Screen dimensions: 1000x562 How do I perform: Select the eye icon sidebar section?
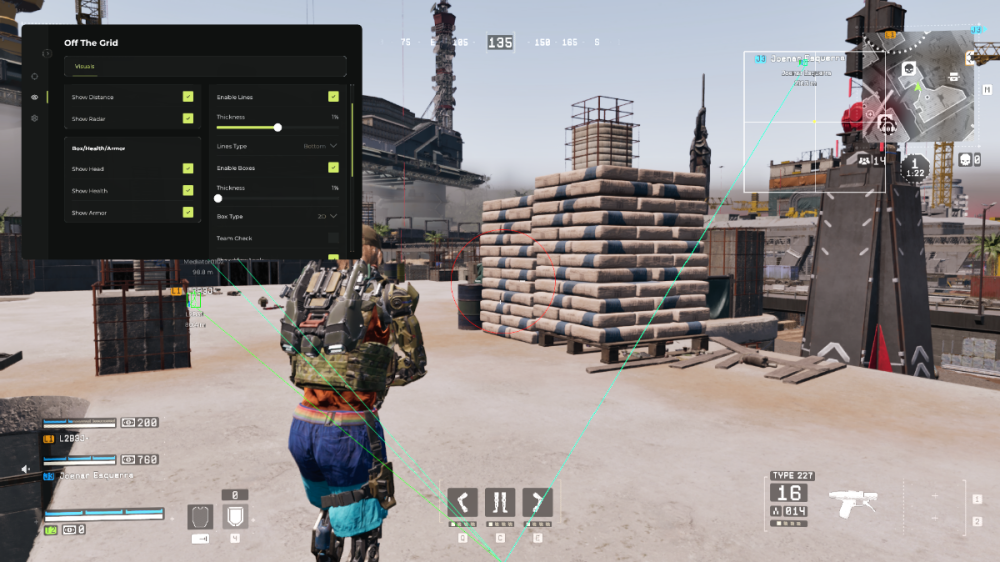(35, 97)
